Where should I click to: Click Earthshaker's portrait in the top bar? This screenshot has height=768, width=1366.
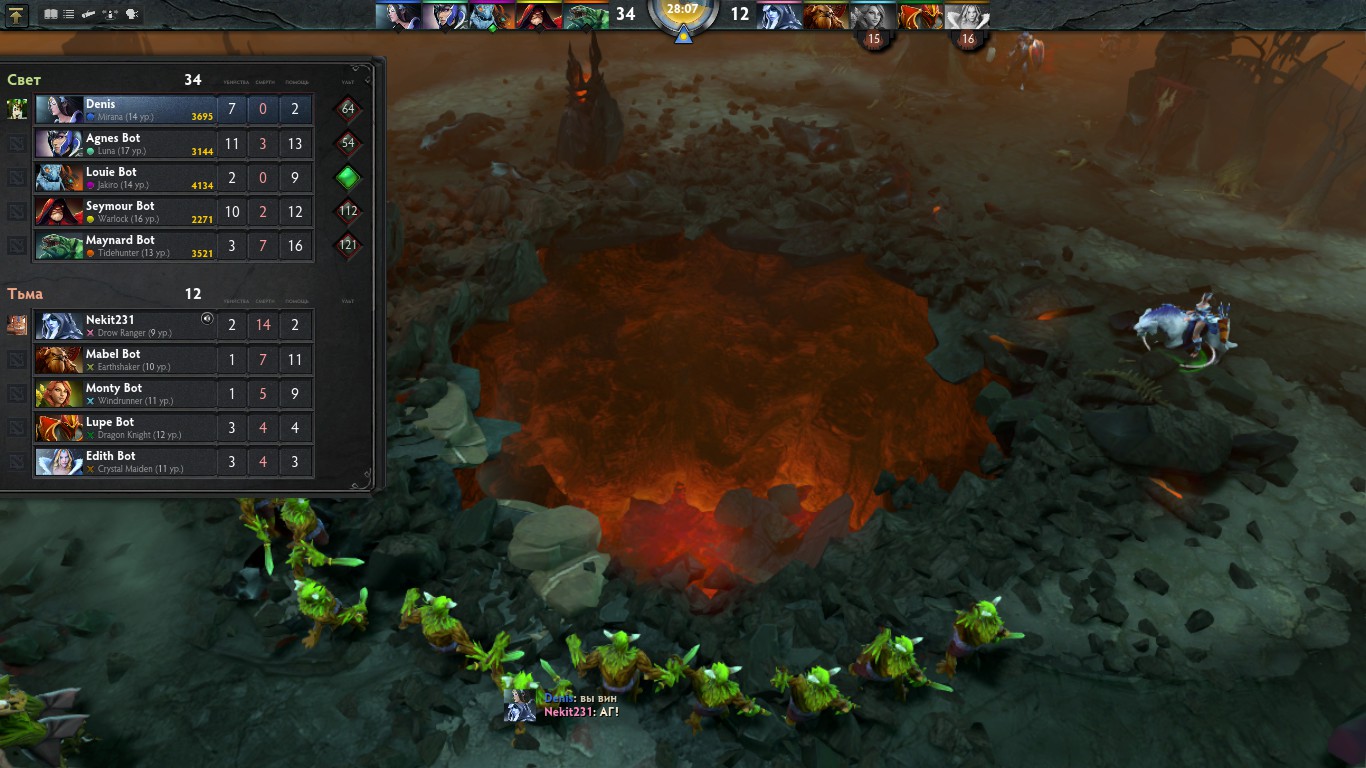coord(826,15)
